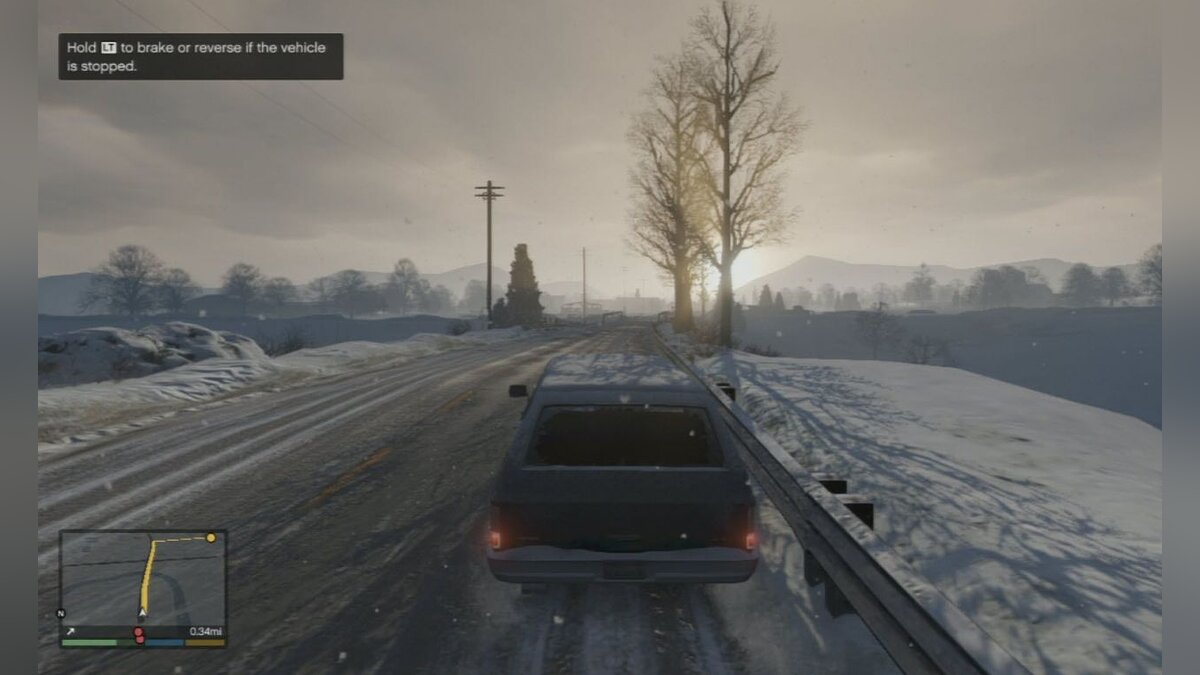Click the N north indicator on the minimap
Image resolution: width=1200 pixels, height=675 pixels.
61,613
